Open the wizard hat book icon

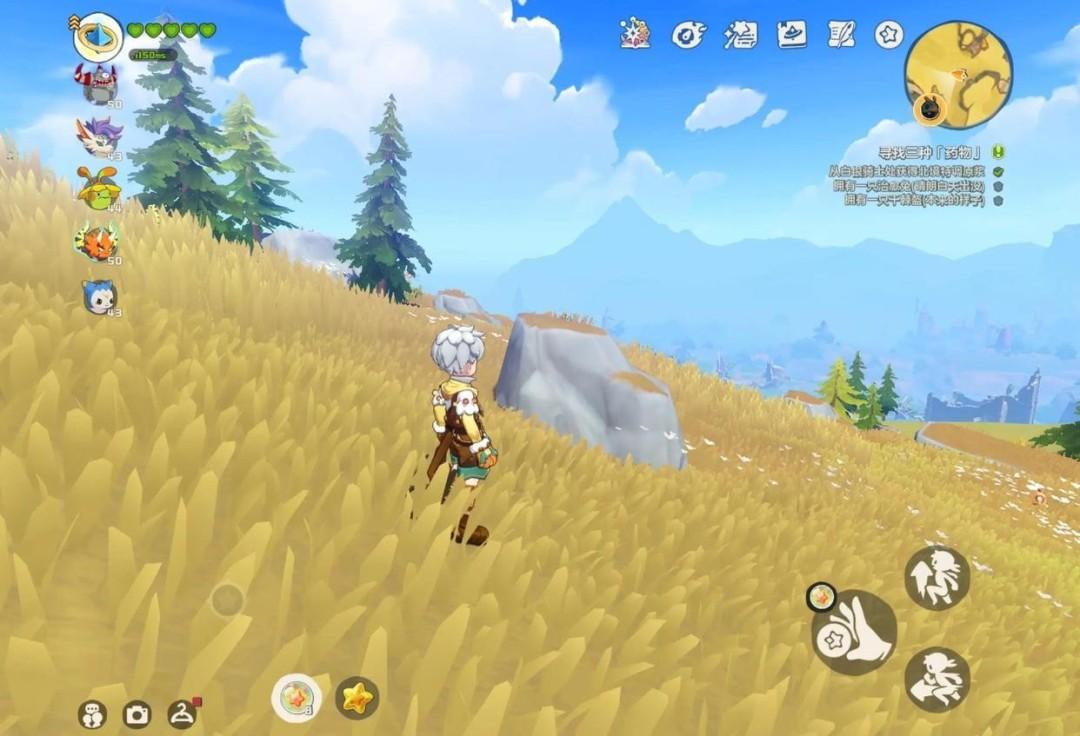pyautogui.click(x=791, y=34)
